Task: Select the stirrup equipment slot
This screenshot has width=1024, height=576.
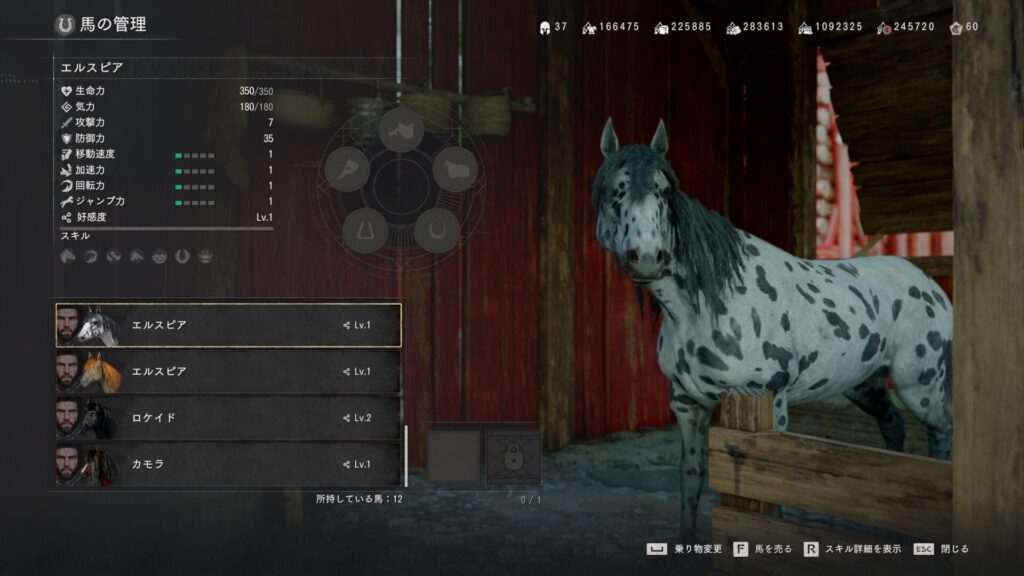Action: coord(365,231)
